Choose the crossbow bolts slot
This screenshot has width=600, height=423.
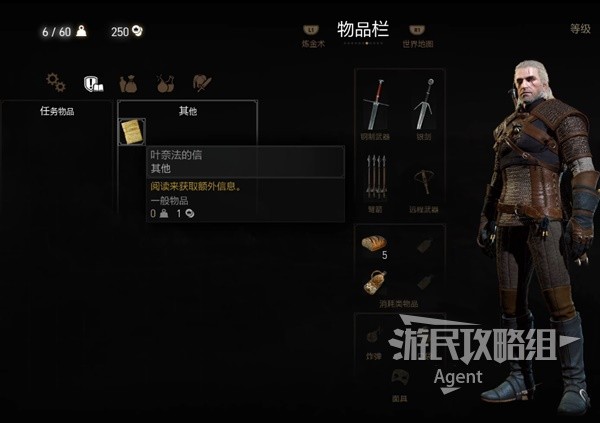(377, 181)
